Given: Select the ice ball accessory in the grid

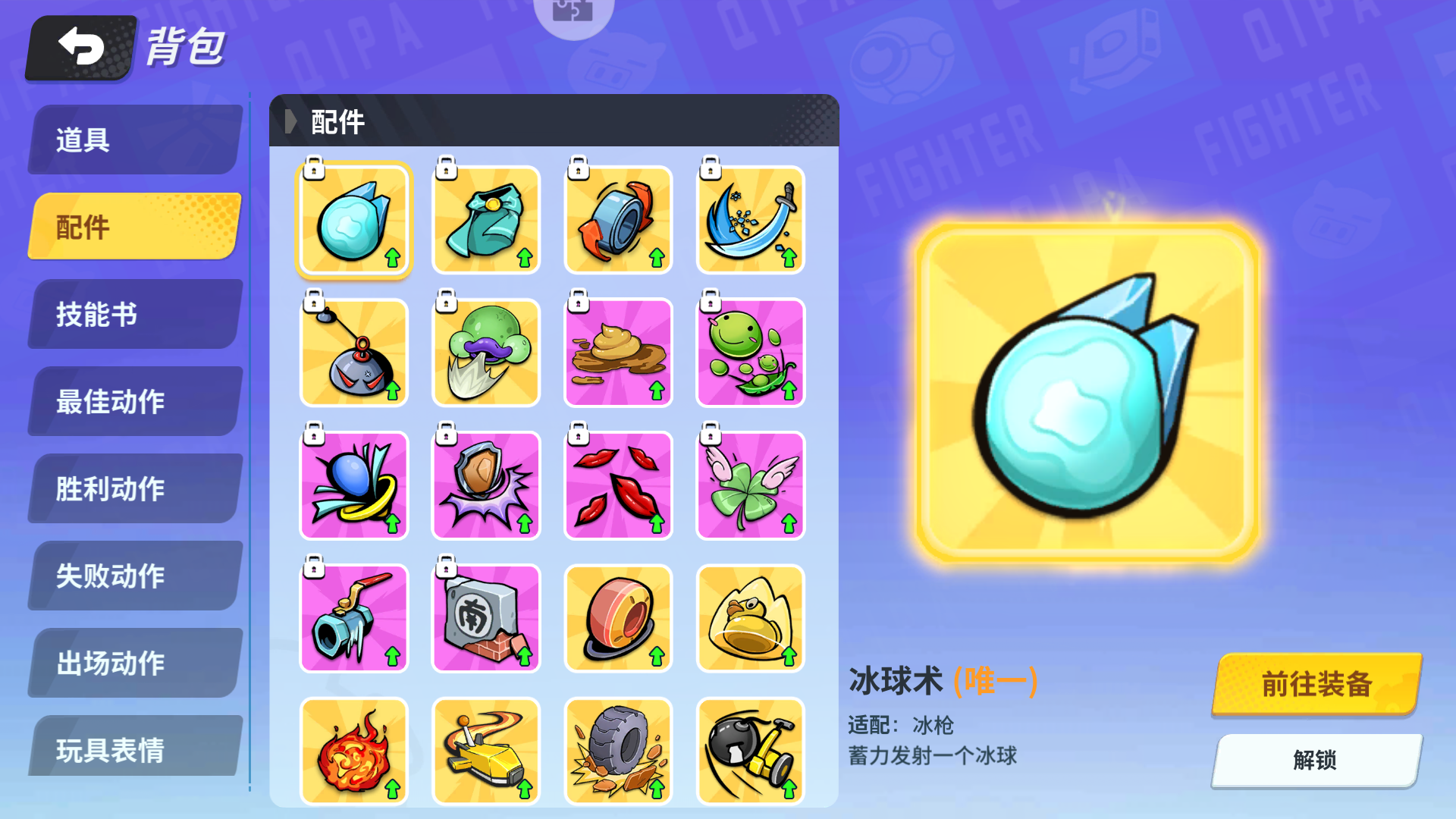Looking at the screenshot, I should point(353,219).
